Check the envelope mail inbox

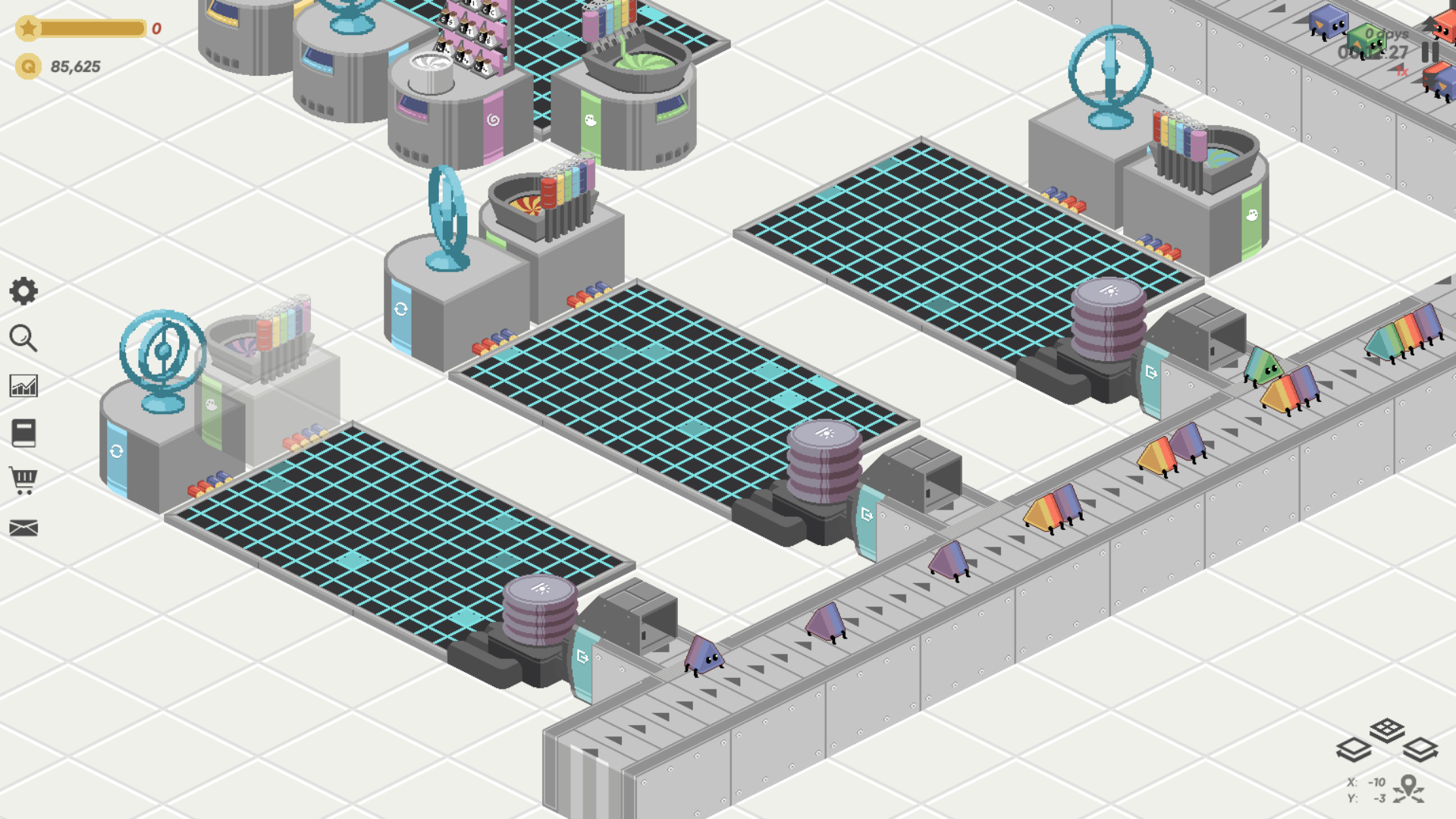(24, 528)
